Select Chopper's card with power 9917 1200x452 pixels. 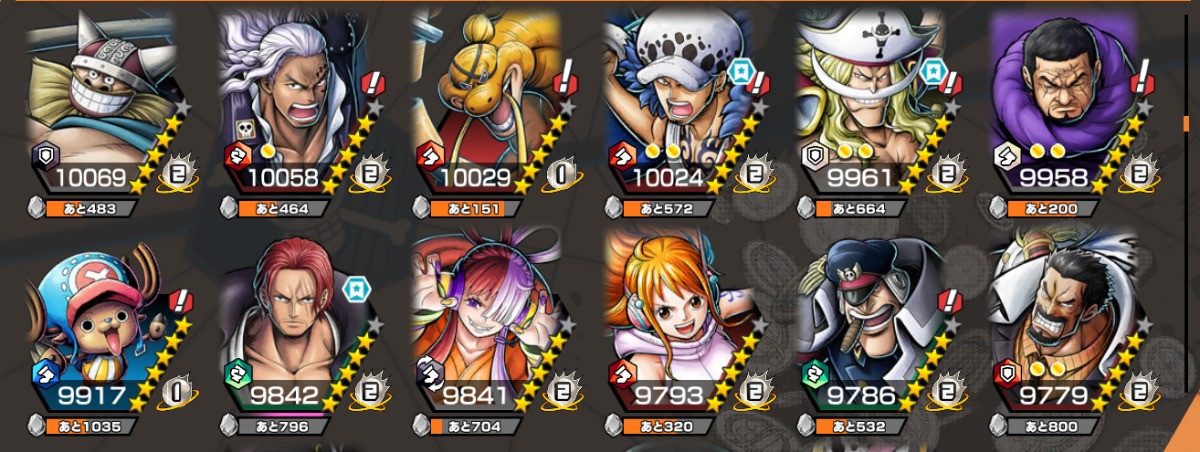100,320
